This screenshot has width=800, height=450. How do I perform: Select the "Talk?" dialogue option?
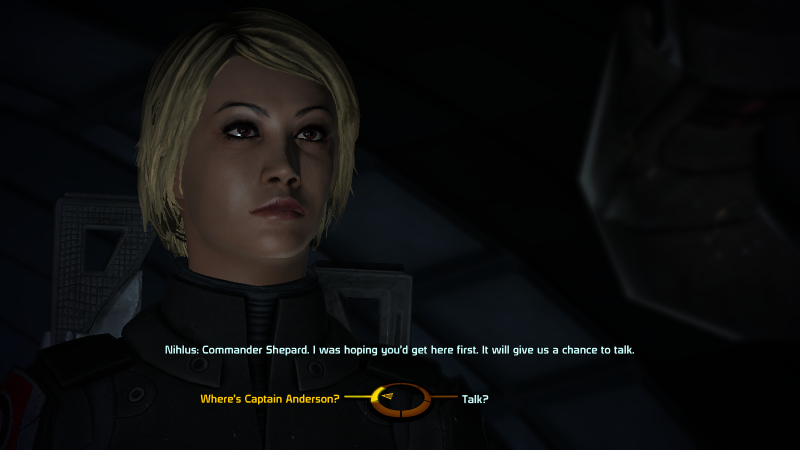475,399
